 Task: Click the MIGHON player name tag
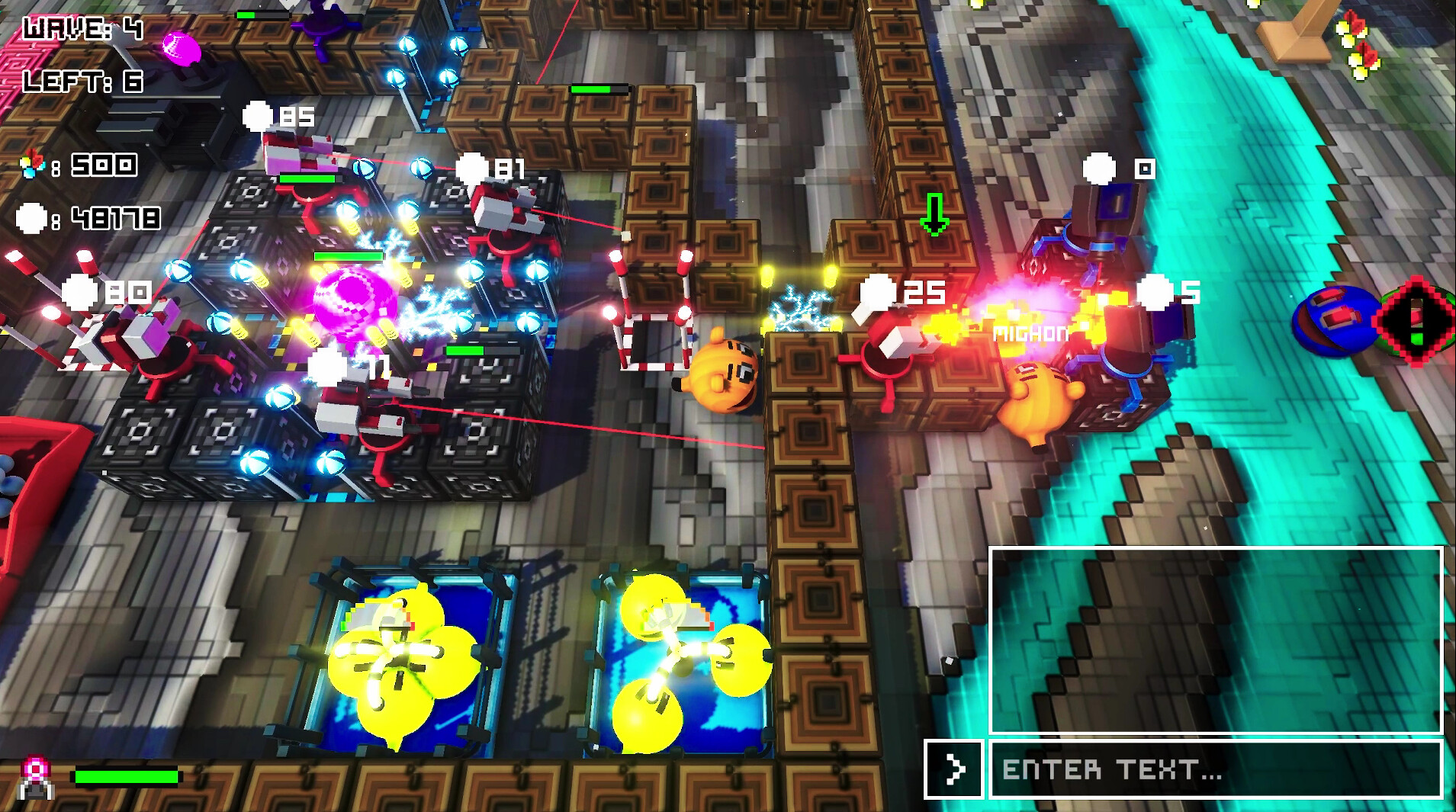click(x=1031, y=332)
